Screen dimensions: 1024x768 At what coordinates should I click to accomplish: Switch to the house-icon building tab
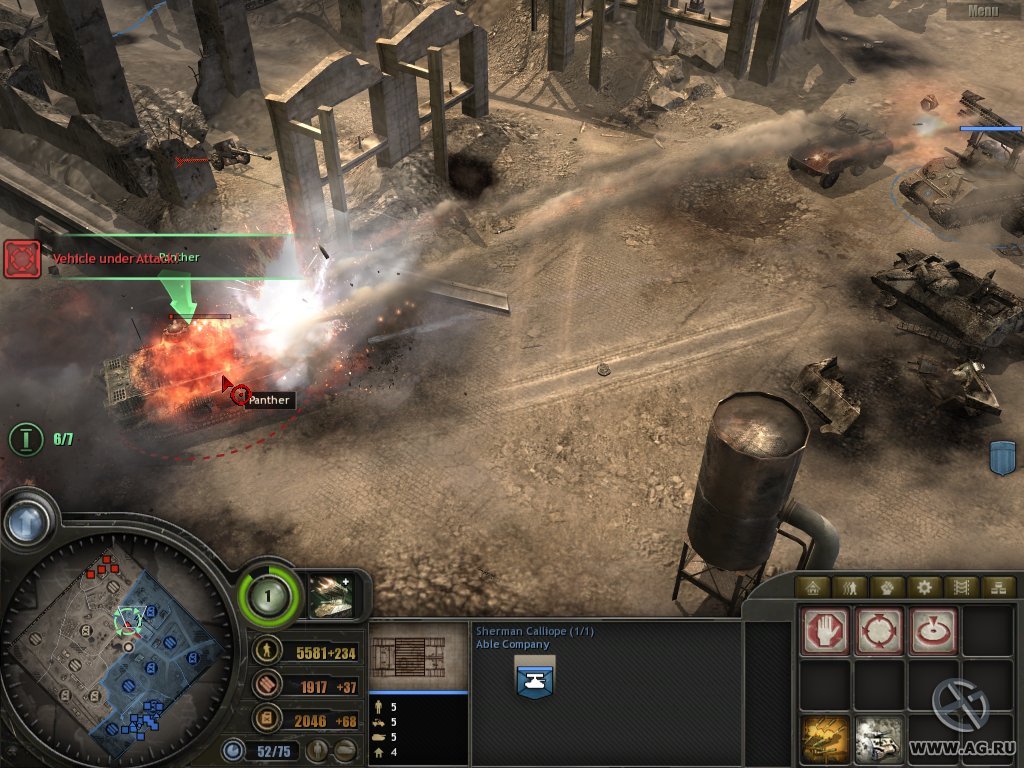[x=811, y=587]
